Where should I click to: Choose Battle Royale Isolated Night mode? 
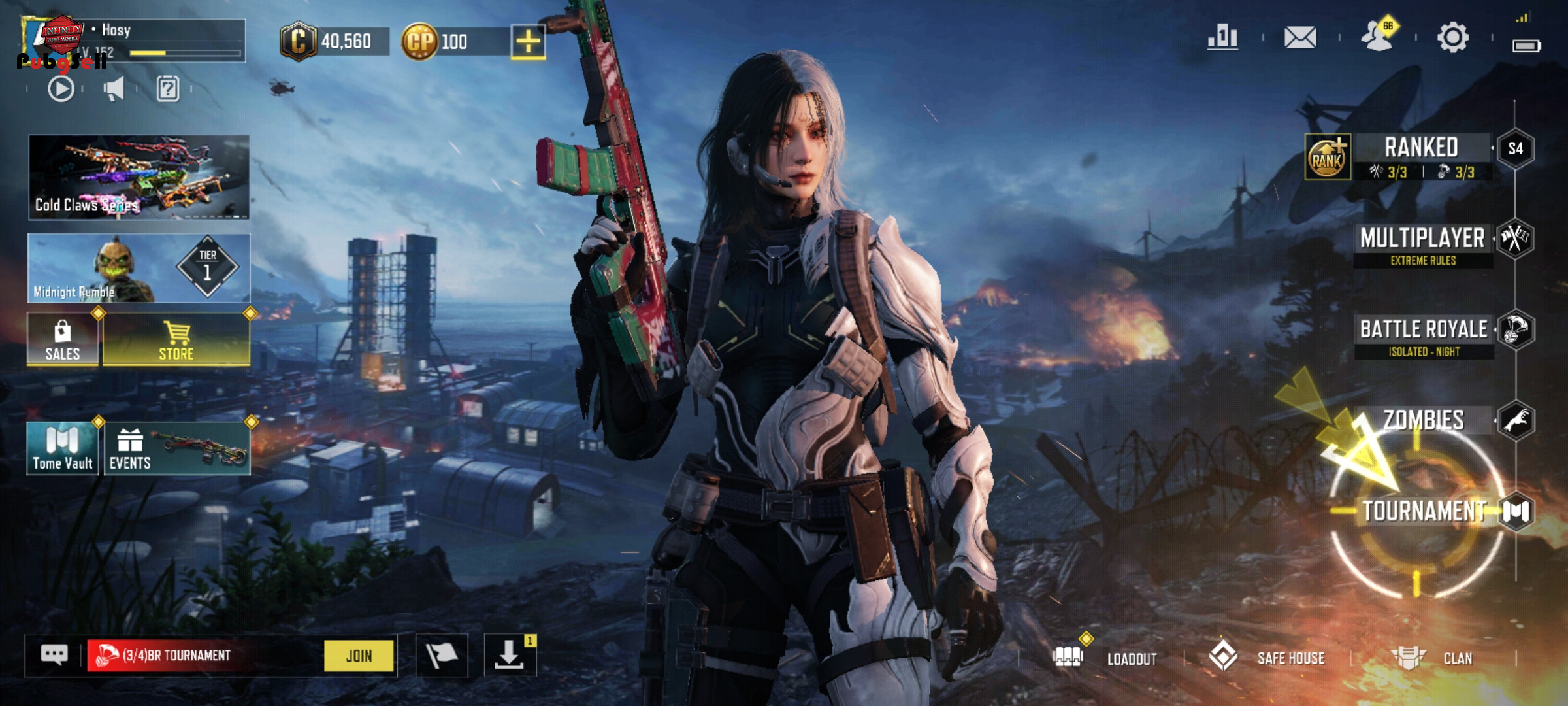coord(1424,335)
